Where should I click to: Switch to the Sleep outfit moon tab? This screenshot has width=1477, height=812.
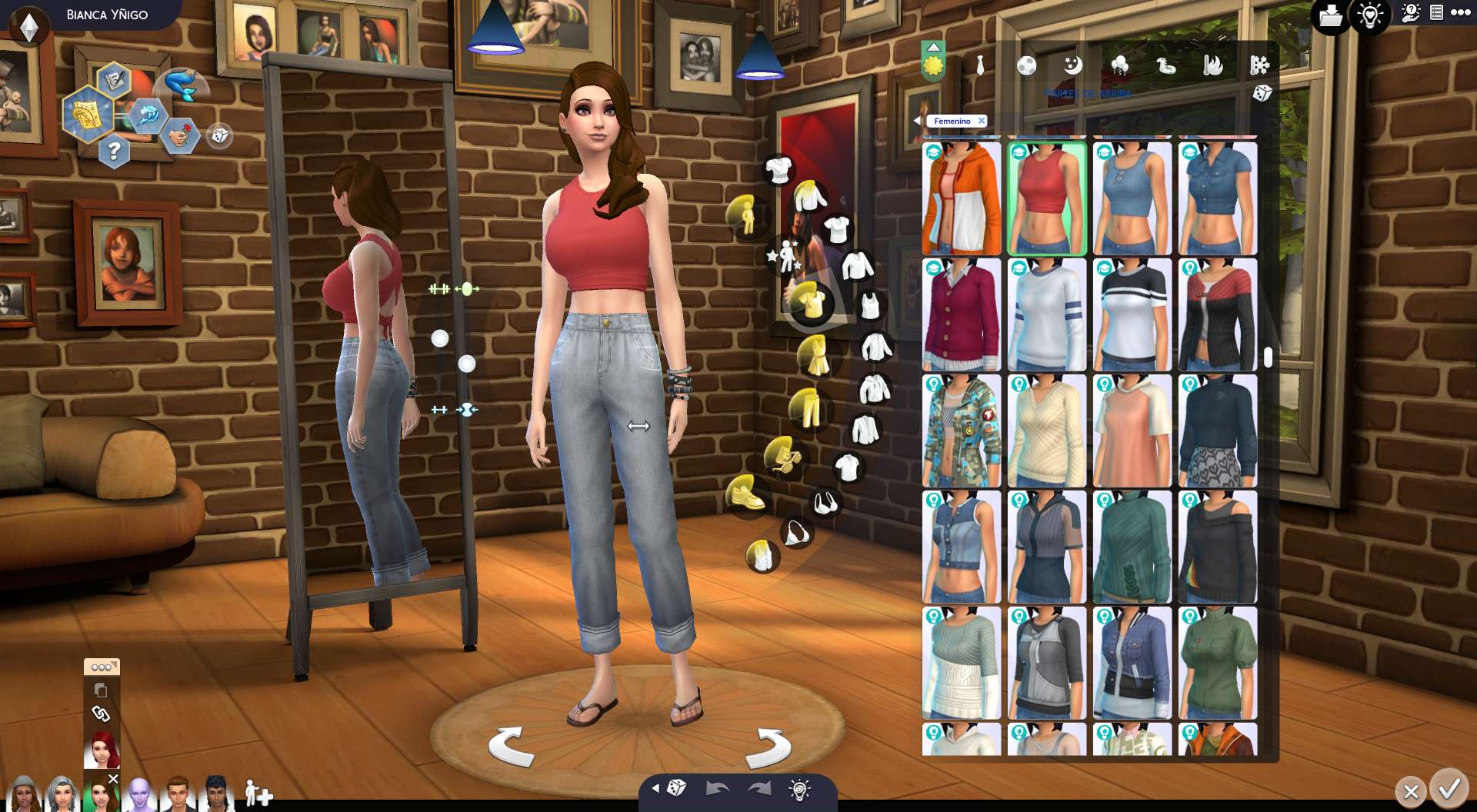tap(1072, 66)
